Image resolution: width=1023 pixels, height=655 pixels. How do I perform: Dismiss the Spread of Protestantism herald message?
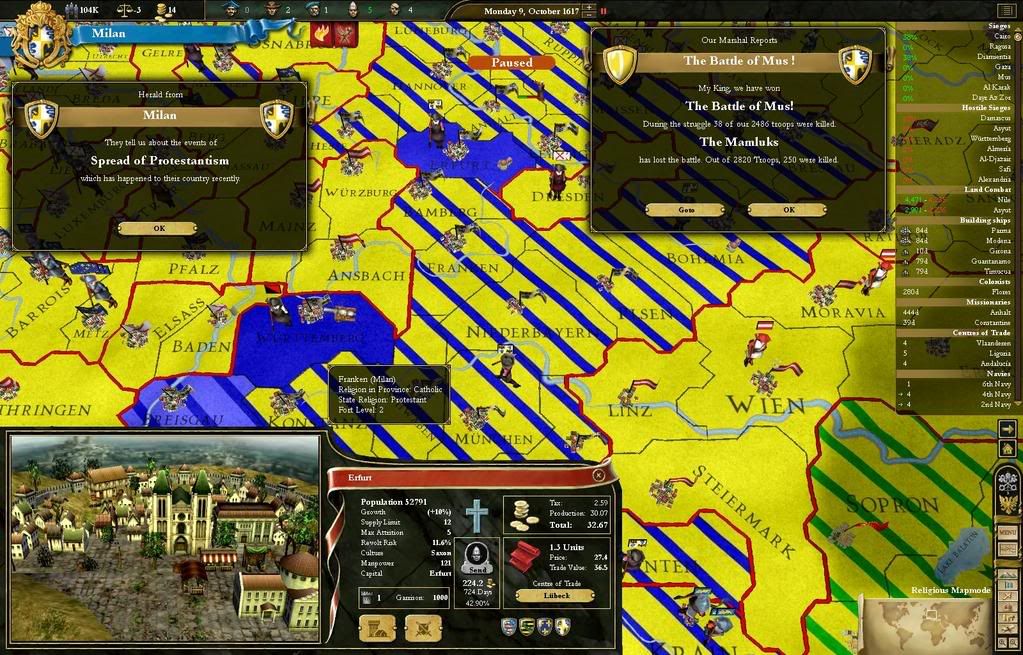pyautogui.click(x=158, y=228)
